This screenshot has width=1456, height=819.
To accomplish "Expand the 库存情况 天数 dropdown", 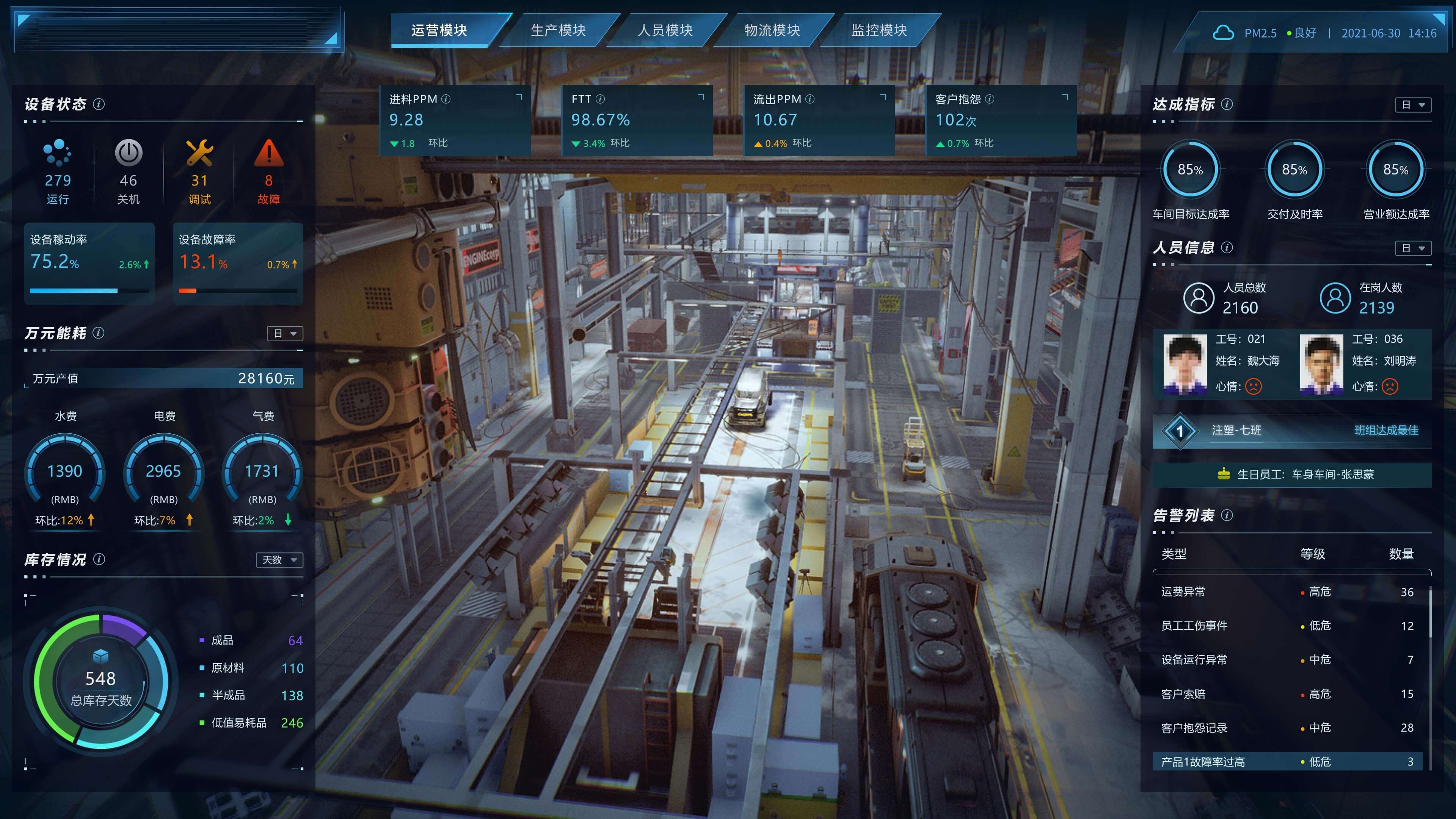I will pyautogui.click(x=279, y=560).
